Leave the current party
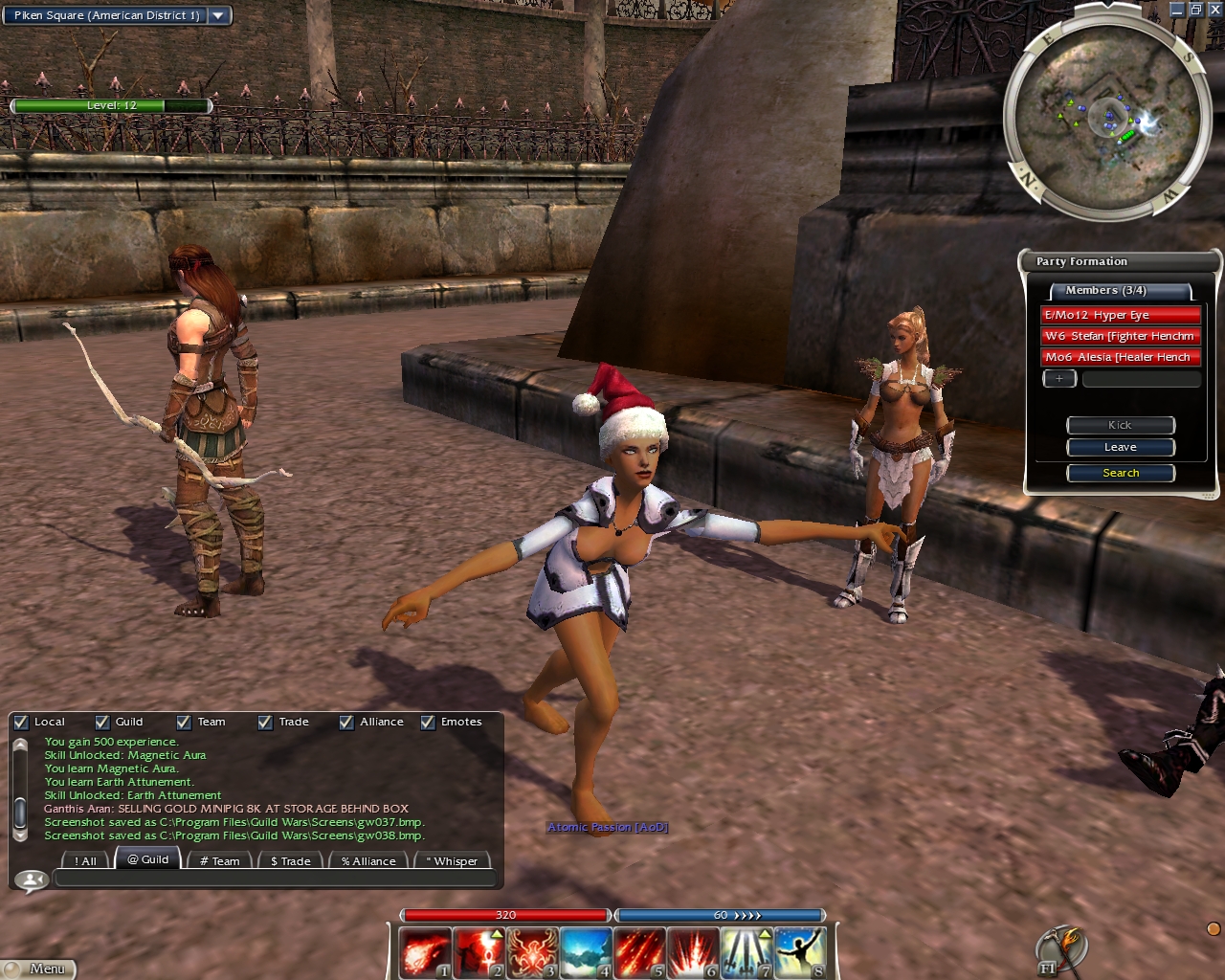 [x=1121, y=447]
